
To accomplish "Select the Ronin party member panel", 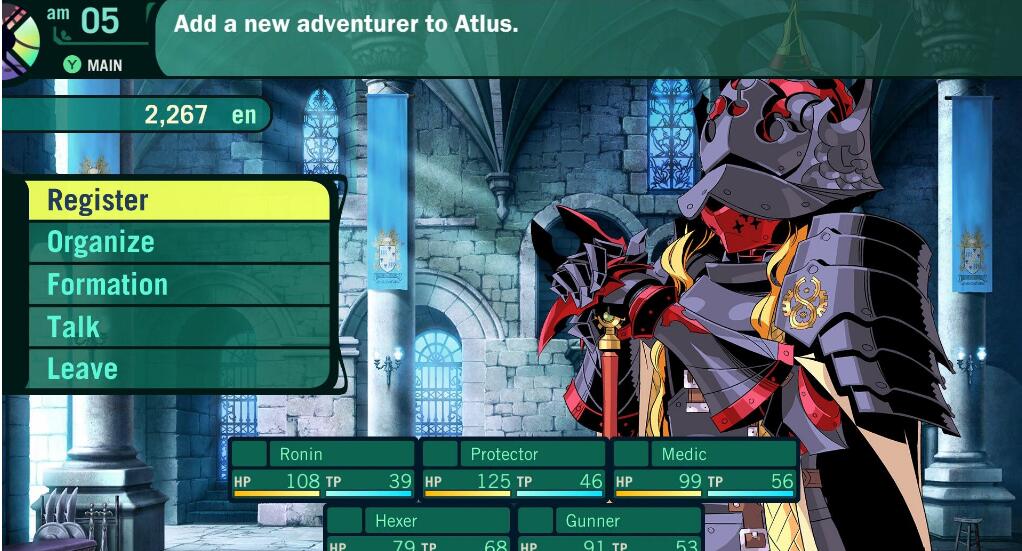I will click(x=323, y=468).
